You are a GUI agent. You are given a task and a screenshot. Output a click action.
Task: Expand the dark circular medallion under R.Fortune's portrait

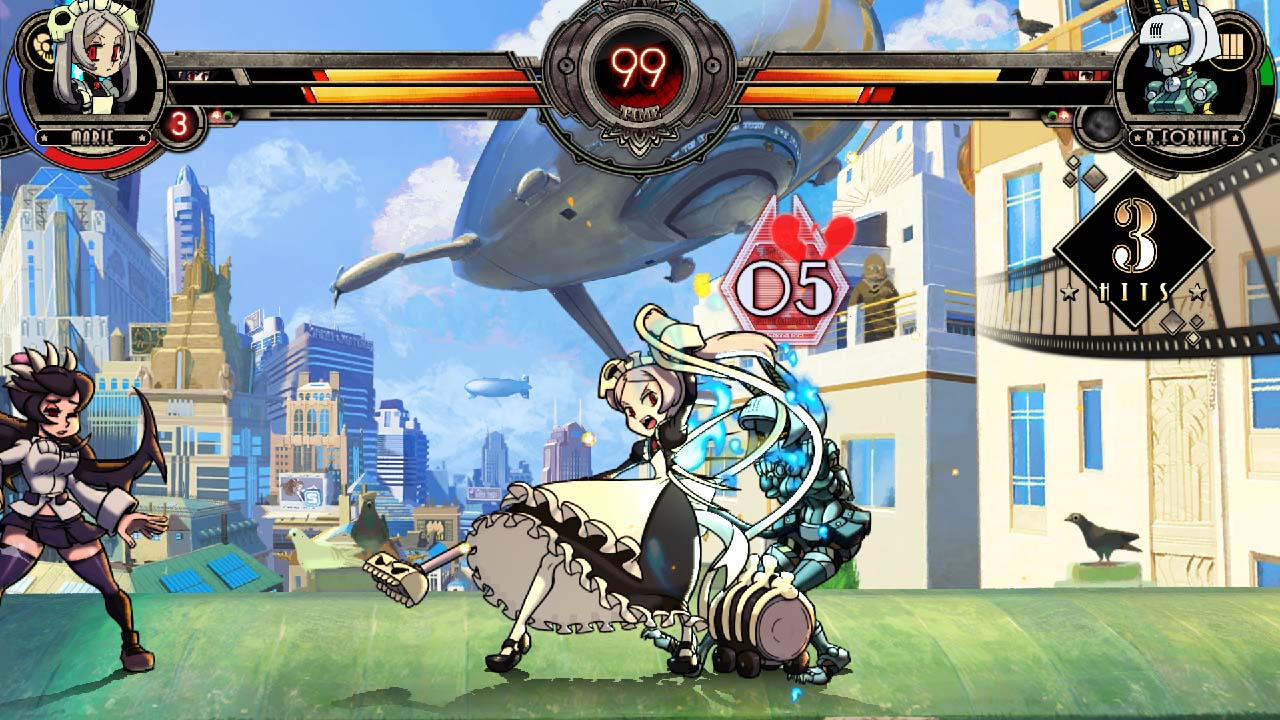[x=1100, y=124]
